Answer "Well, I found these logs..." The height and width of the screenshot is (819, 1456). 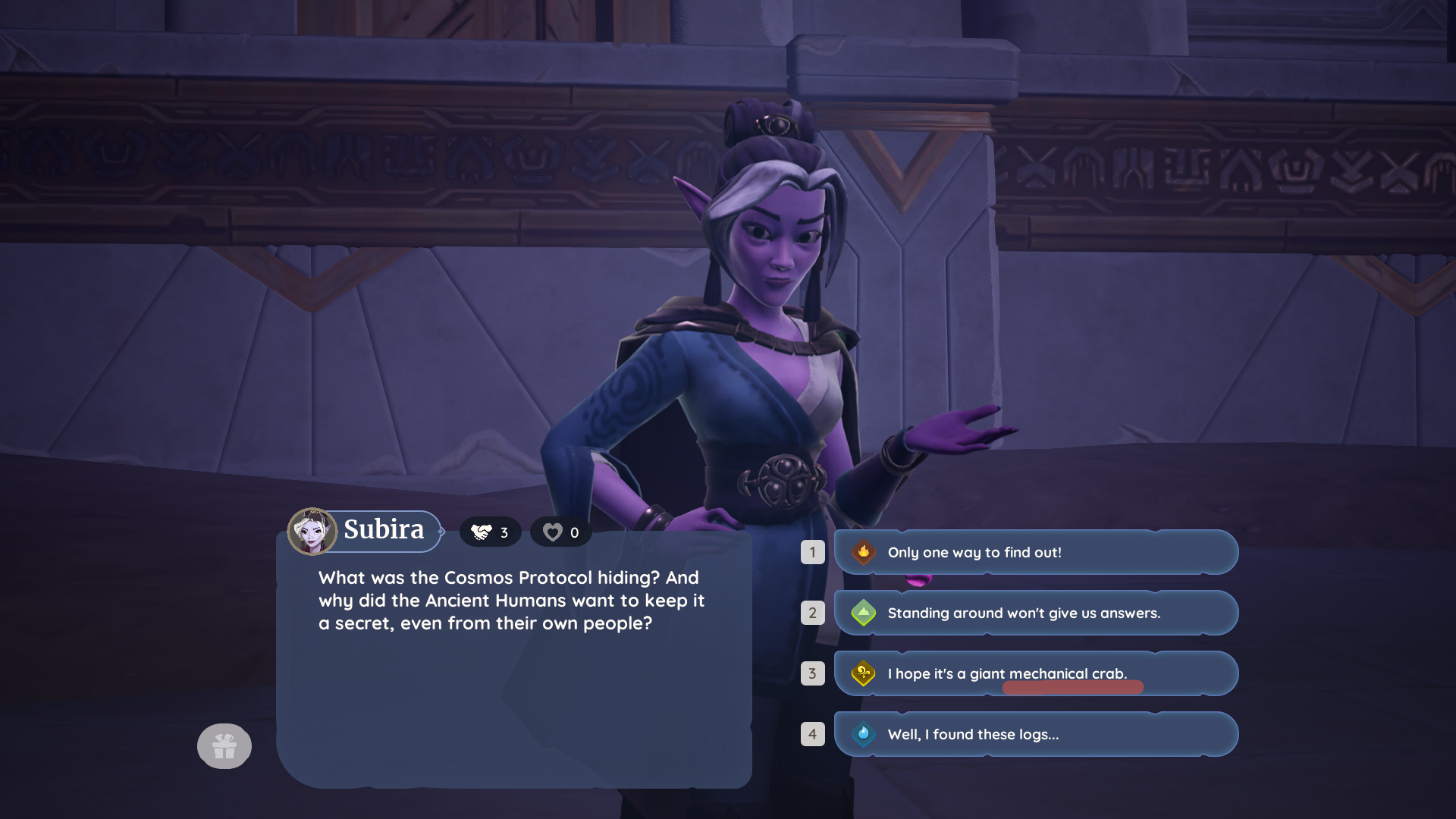[x=1035, y=734]
